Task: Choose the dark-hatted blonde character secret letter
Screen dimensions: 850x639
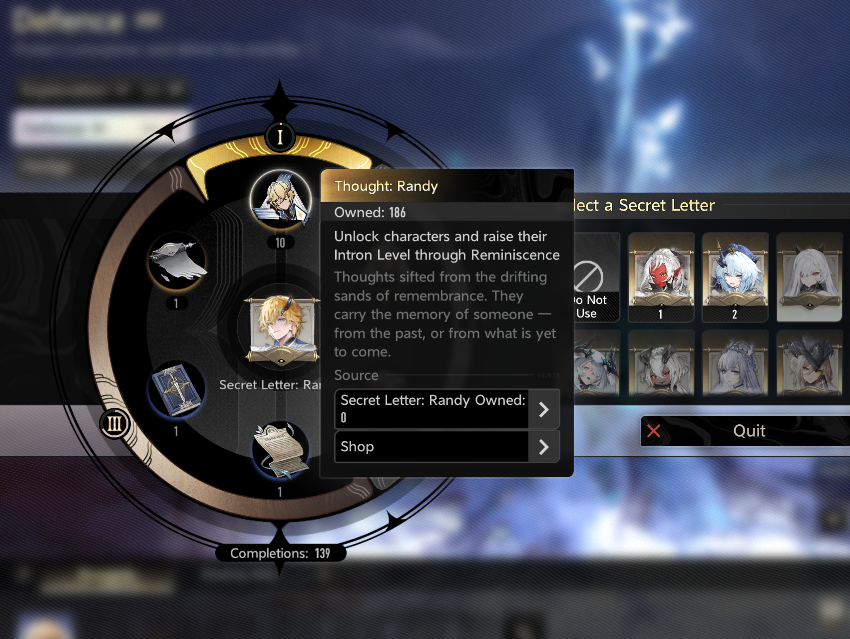Action: point(808,364)
